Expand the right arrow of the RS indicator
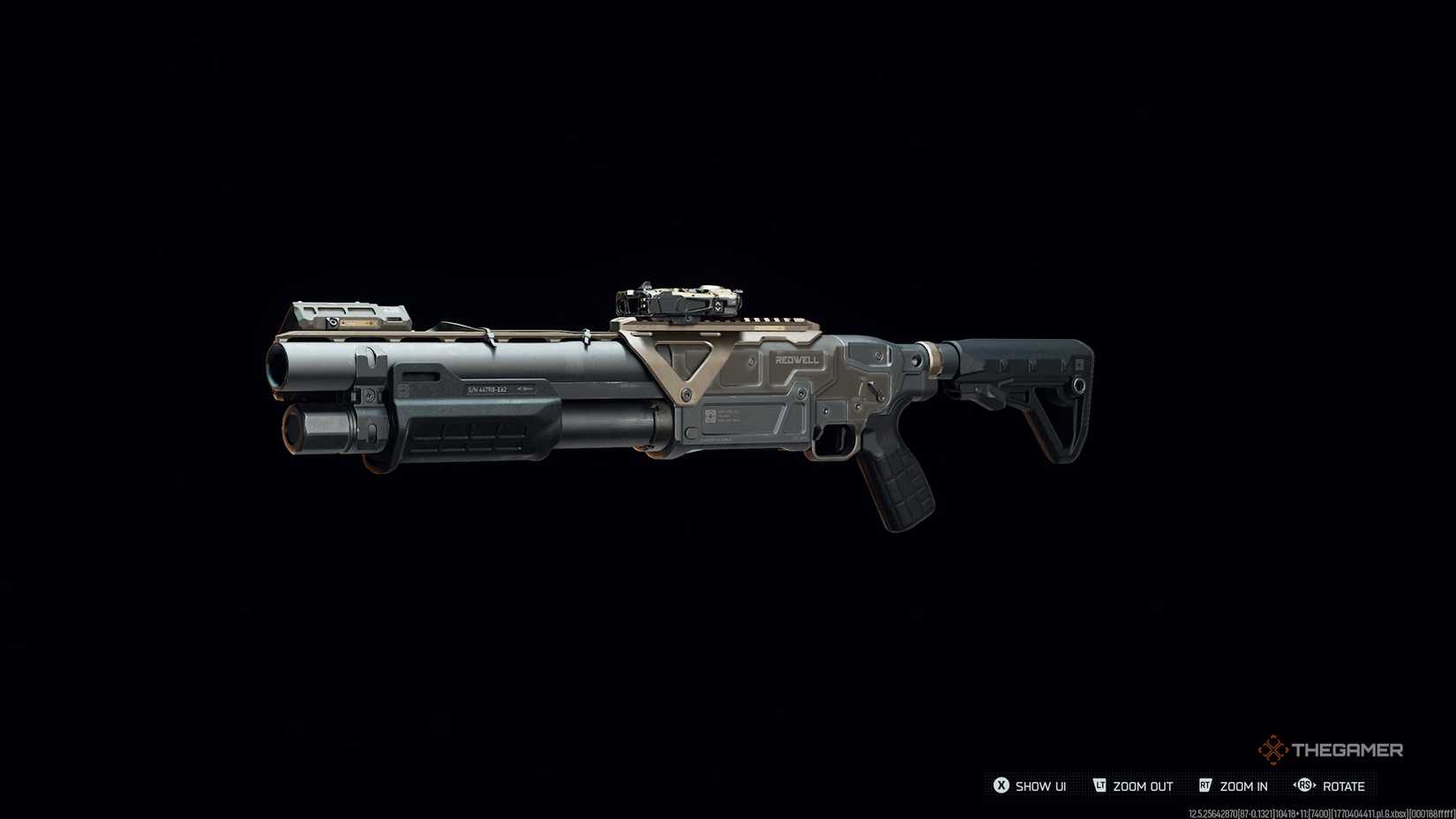 click(x=1315, y=786)
